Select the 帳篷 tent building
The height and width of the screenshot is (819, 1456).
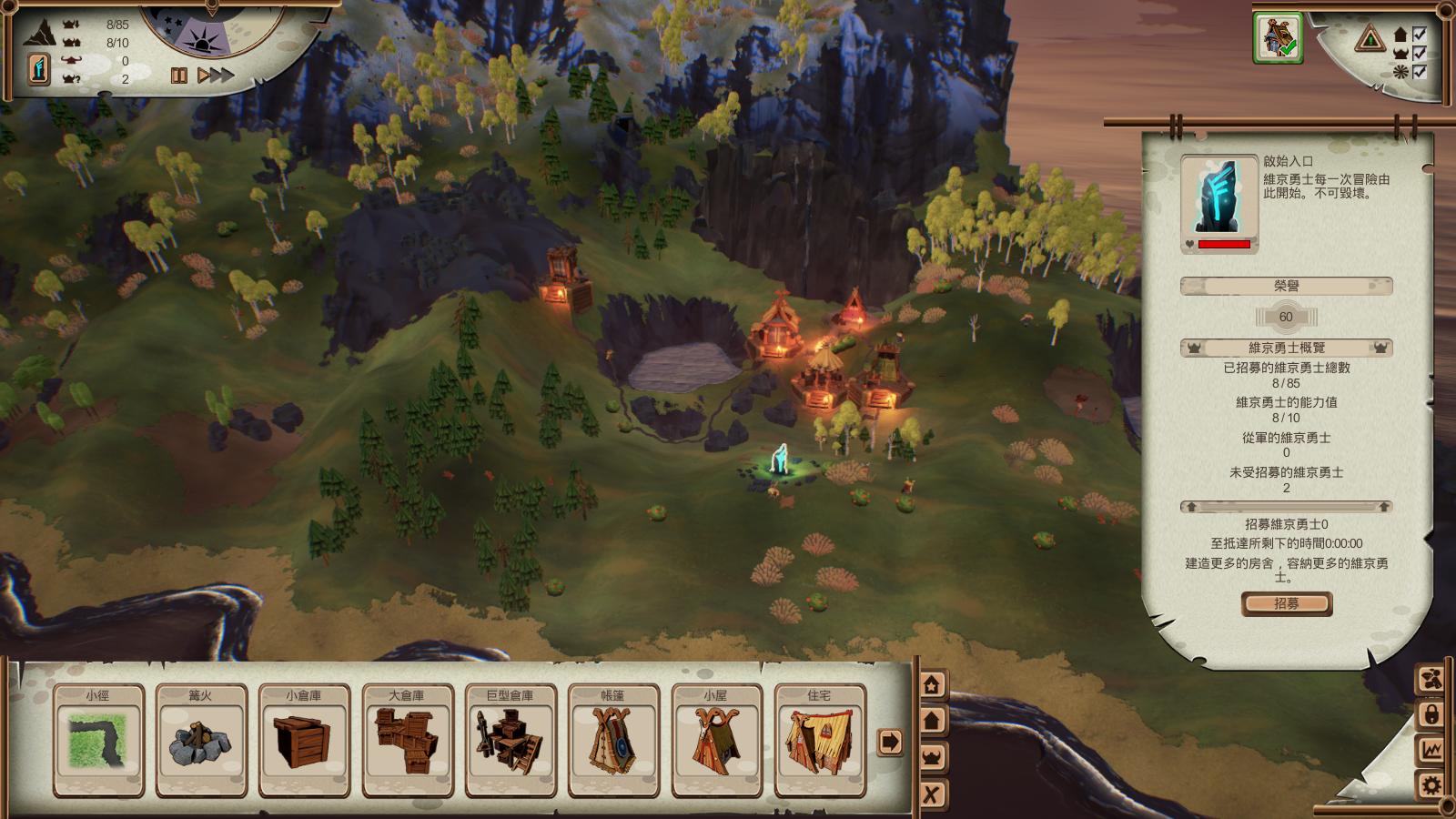click(x=613, y=740)
